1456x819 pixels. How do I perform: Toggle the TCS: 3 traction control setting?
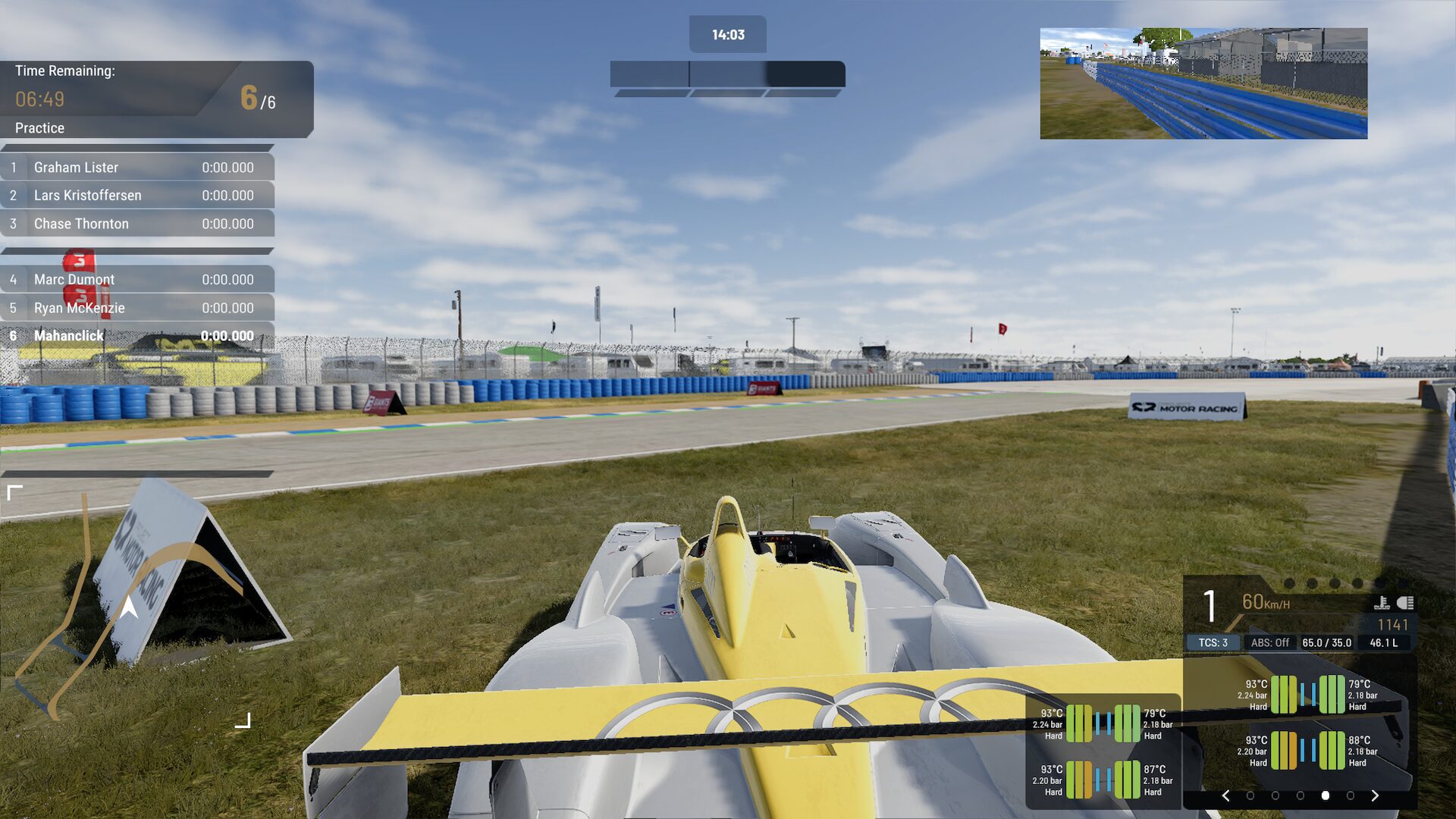click(x=1213, y=642)
